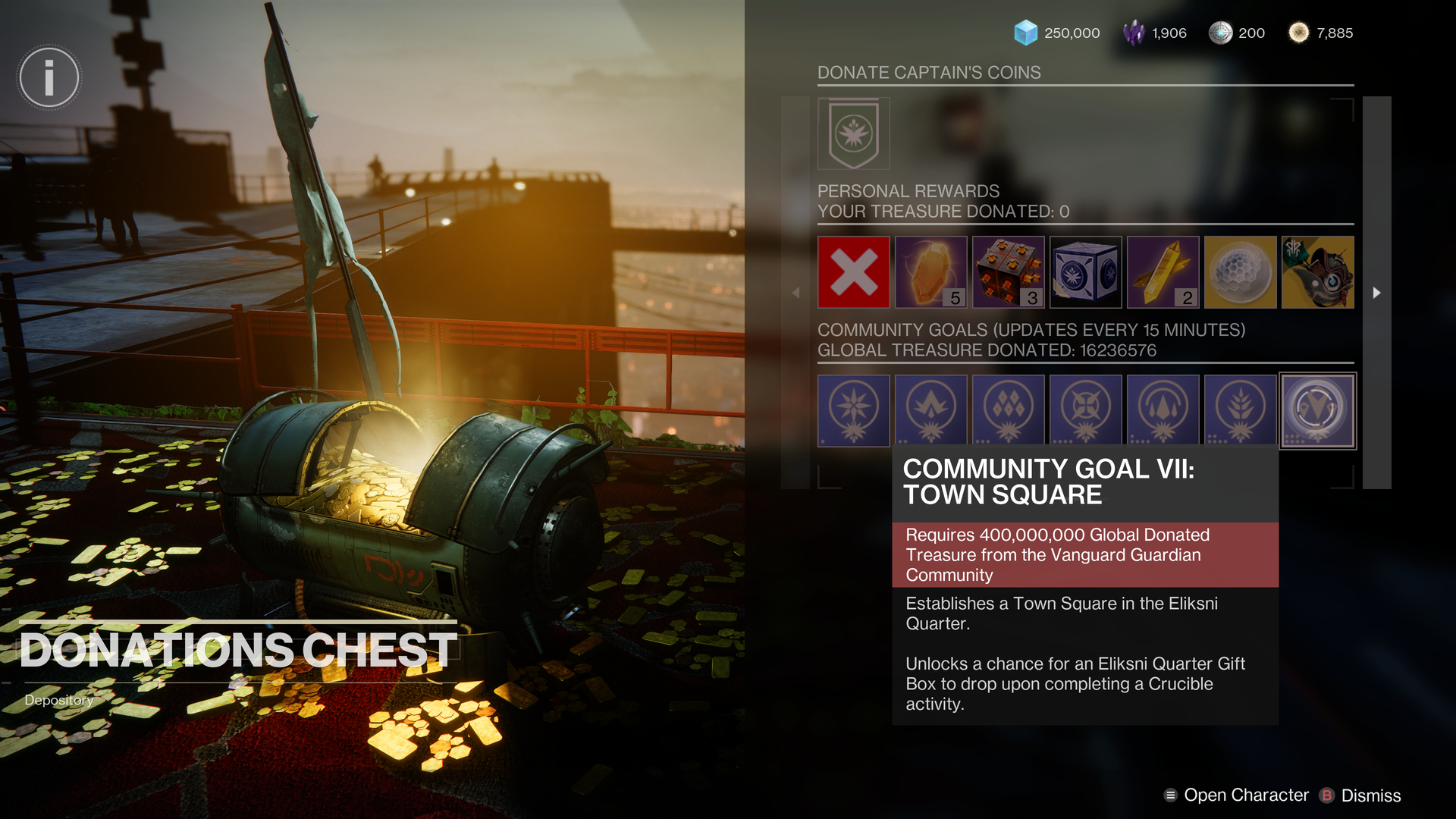
Task: Go back using the left arrow chevron
Action: click(795, 292)
